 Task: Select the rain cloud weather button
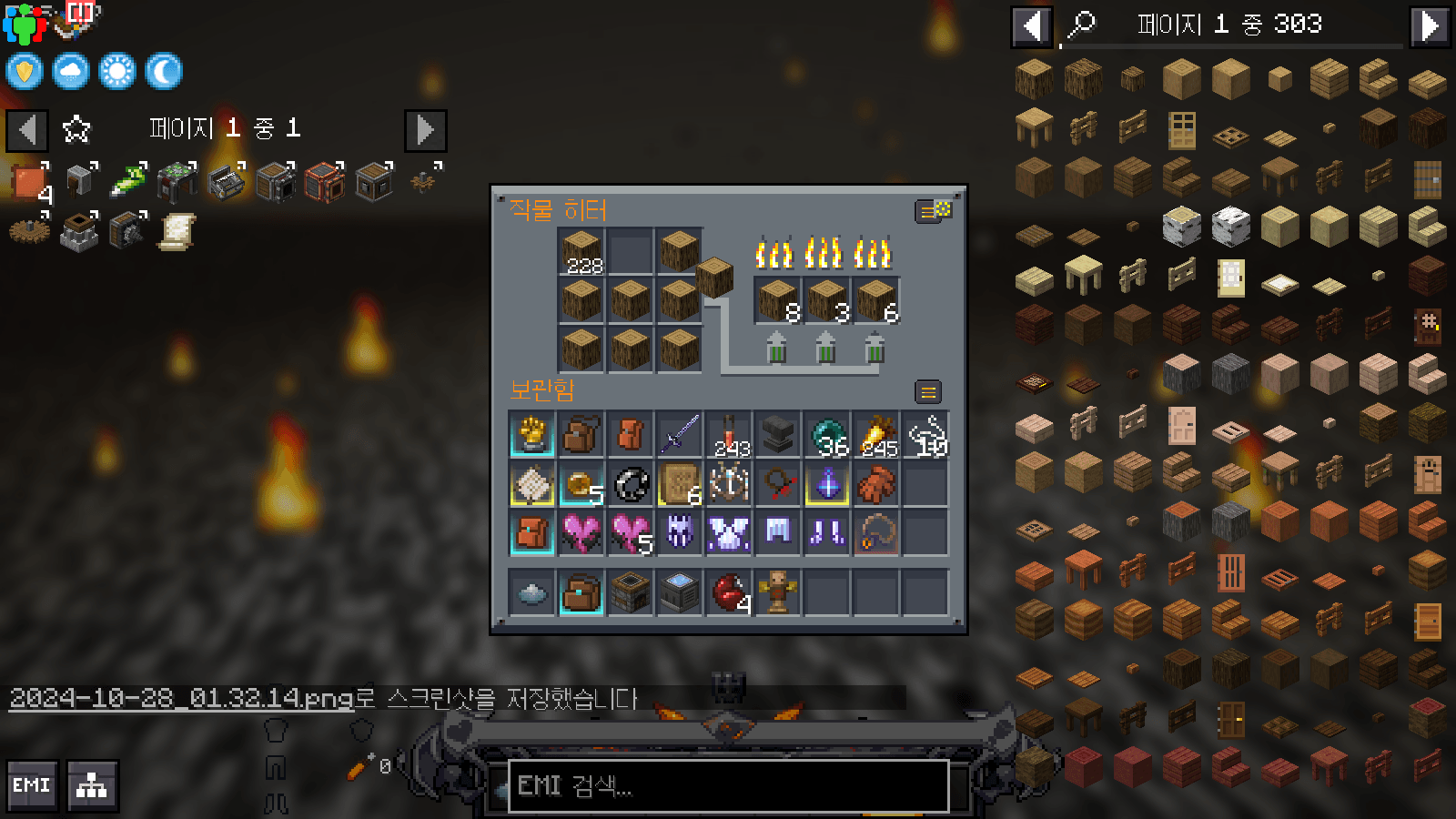[x=71, y=71]
